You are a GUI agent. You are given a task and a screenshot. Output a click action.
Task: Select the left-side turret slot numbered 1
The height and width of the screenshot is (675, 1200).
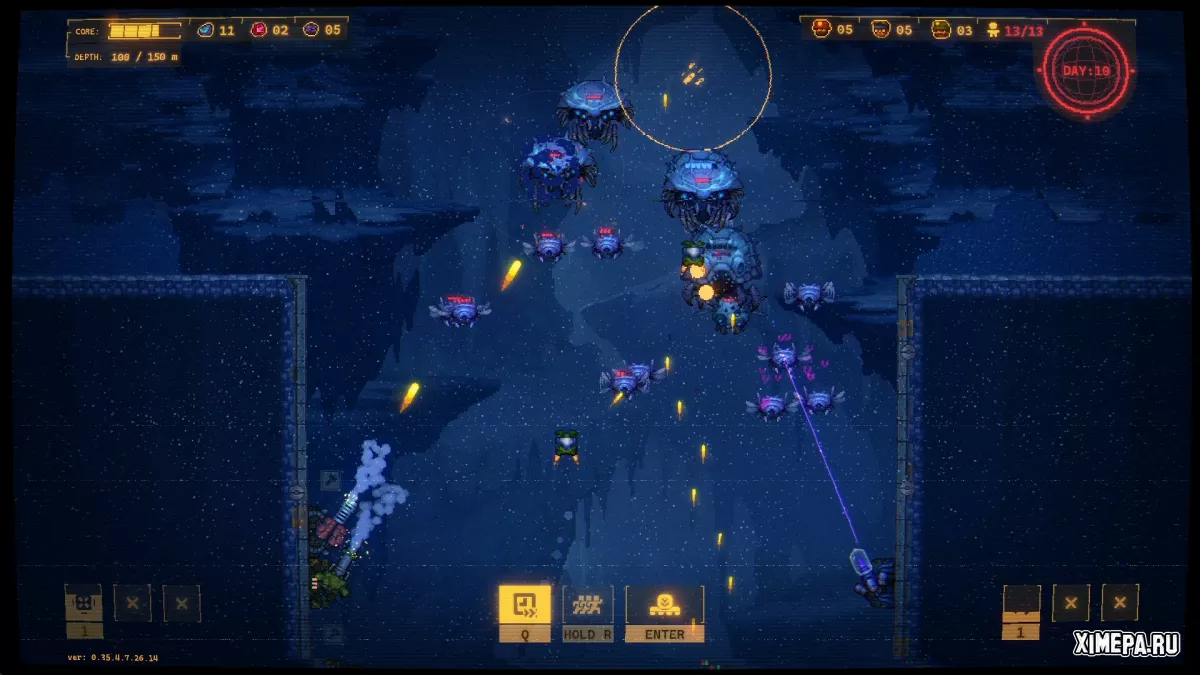(83, 604)
